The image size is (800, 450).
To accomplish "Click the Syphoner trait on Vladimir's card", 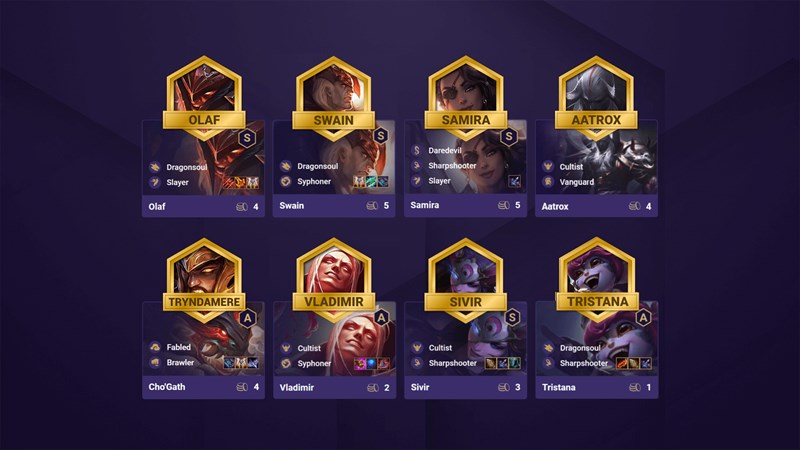I will tap(313, 362).
